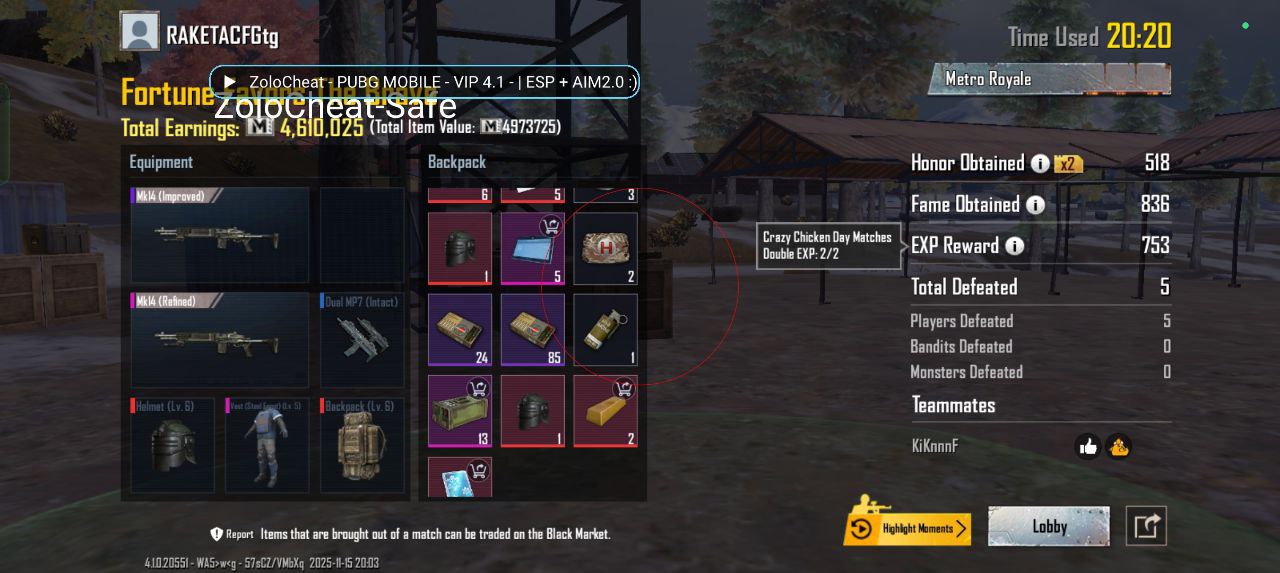The image size is (1280, 573).
Task: Open Highlight Moments
Action: [907, 528]
